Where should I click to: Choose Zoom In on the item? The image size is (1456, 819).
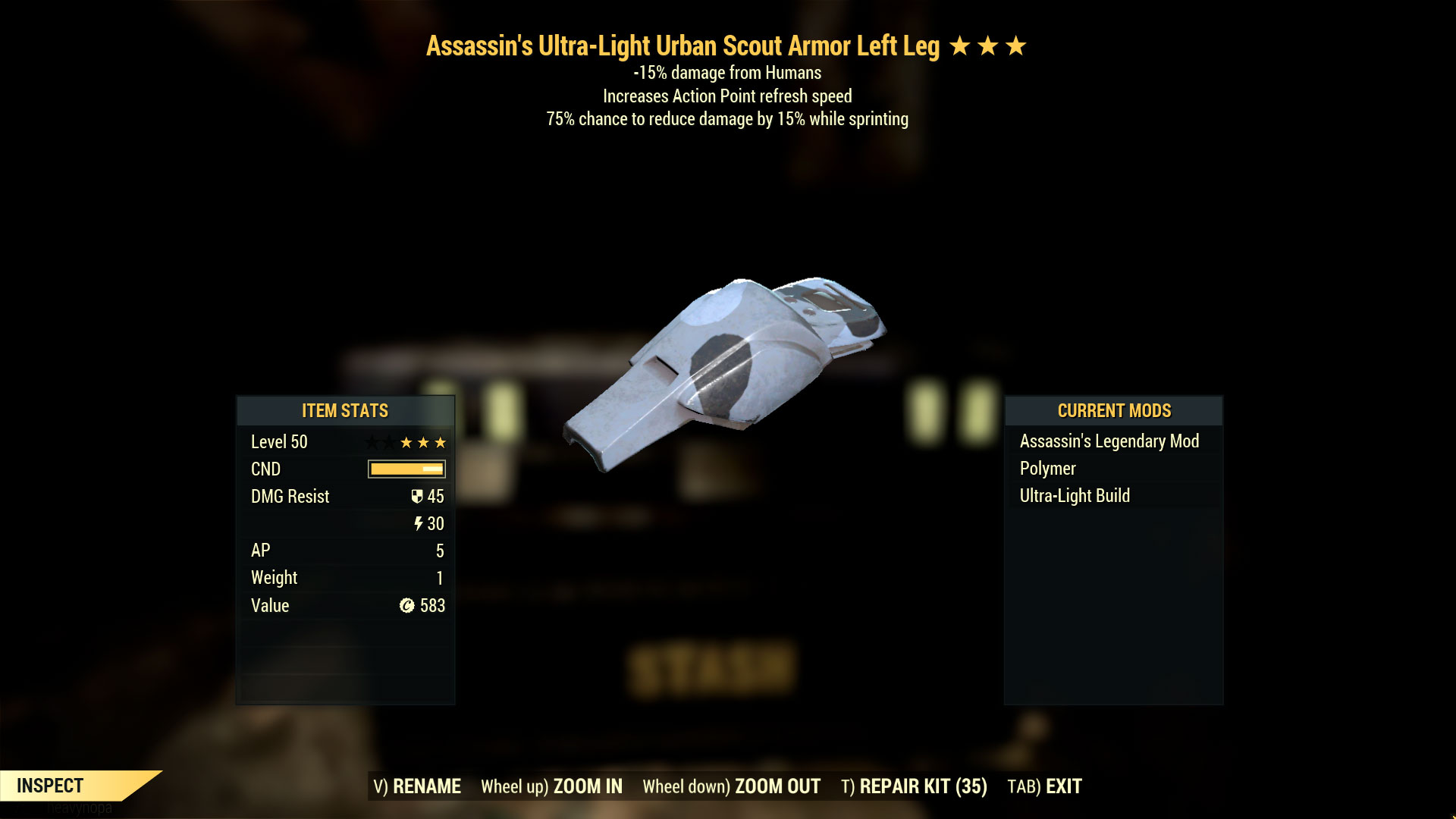(x=551, y=786)
